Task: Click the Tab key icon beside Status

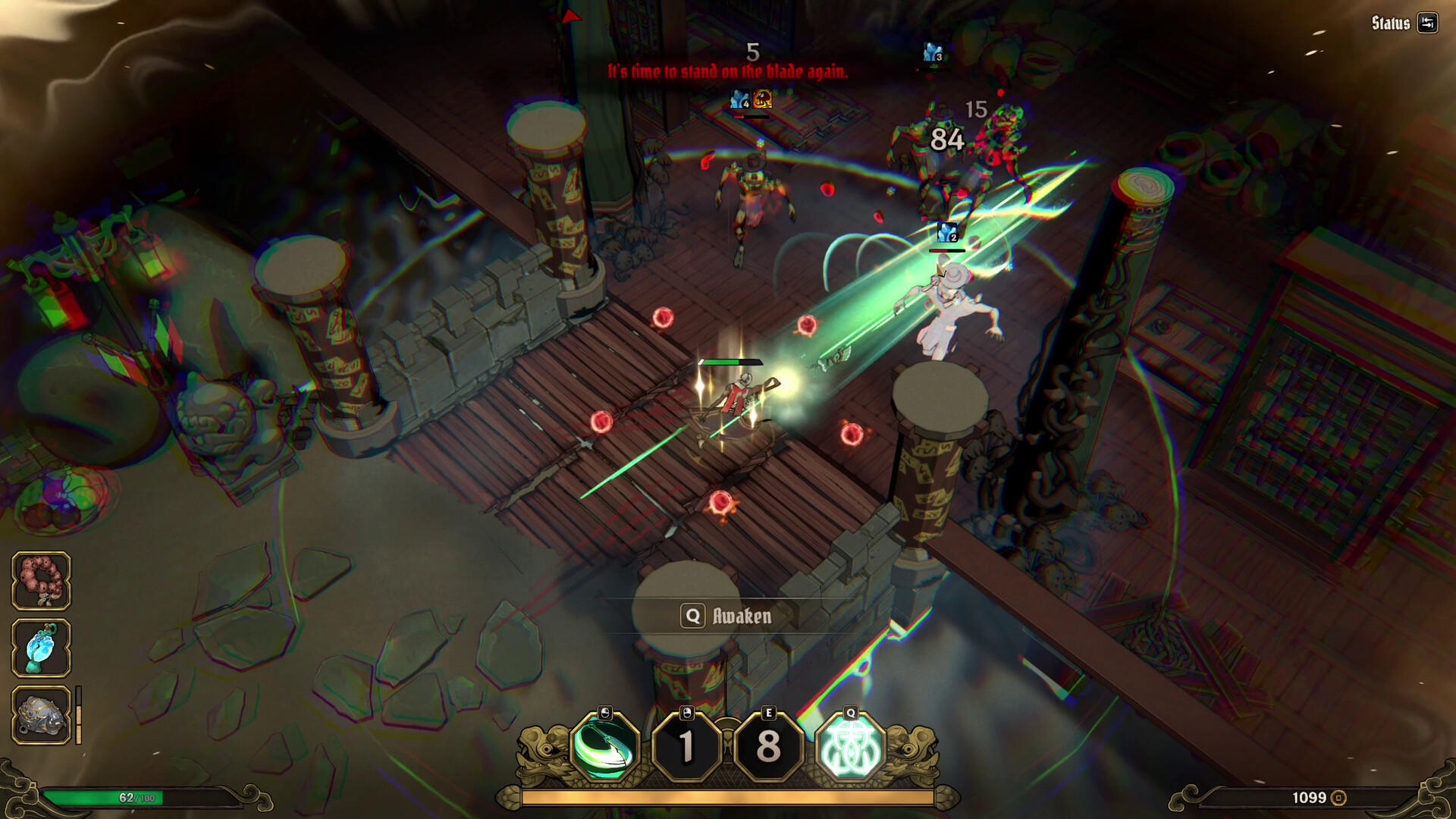Action: (x=1426, y=22)
